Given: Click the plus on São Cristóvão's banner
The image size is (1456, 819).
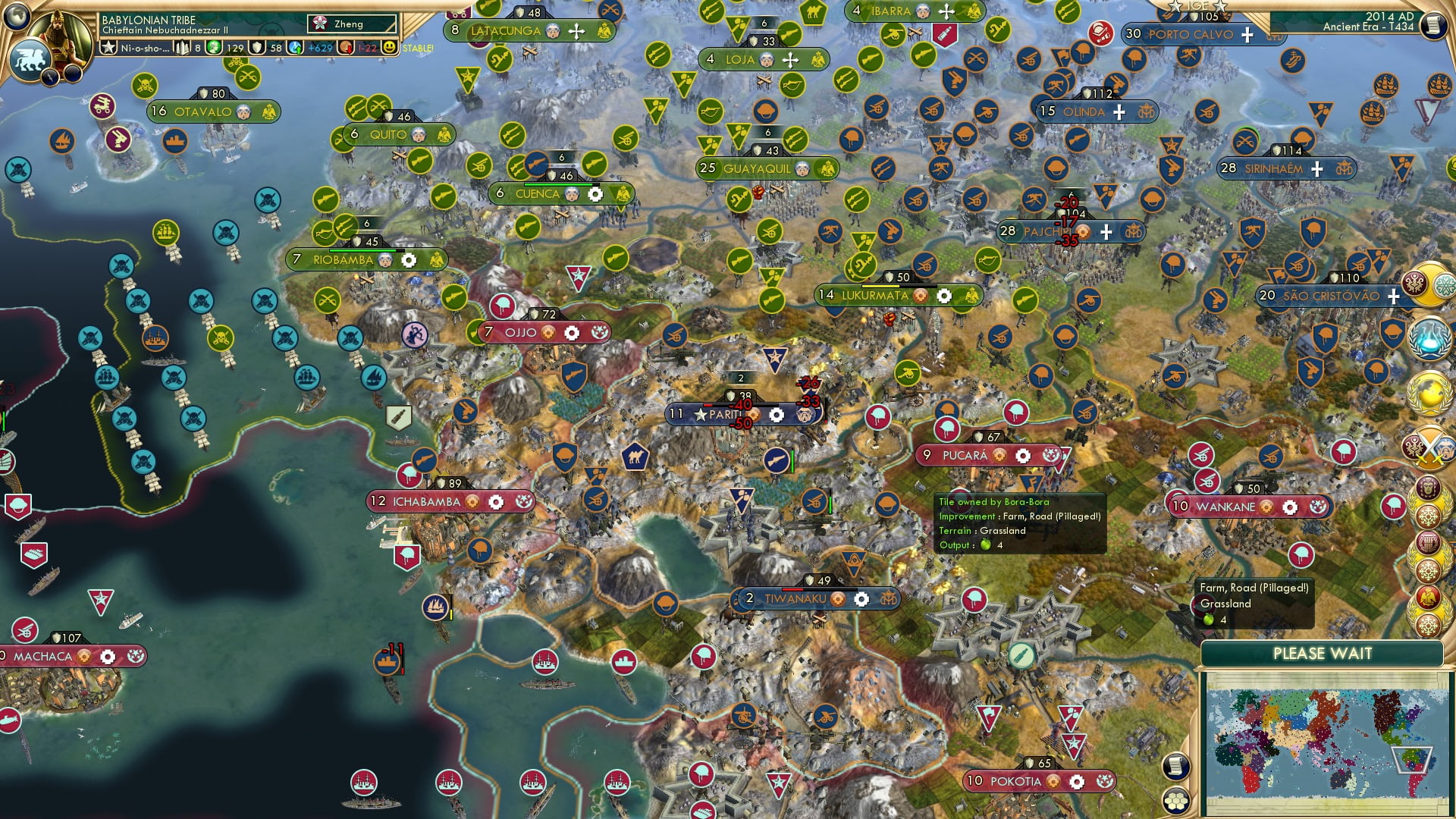Looking at the screenshot, I should (1394, 297).
